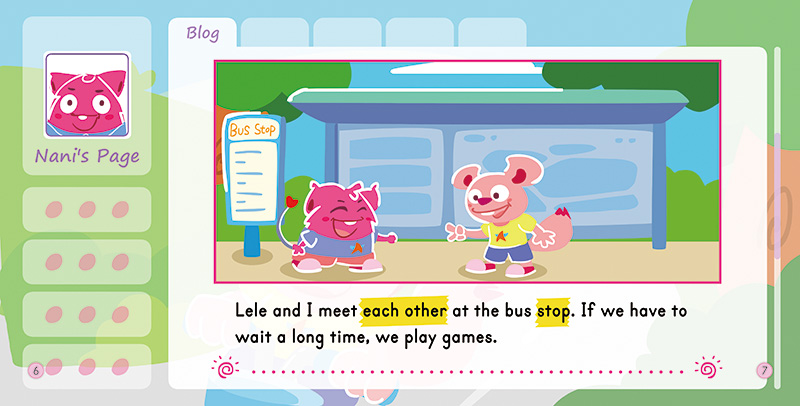Image resolution: width=800 pixels, height=406 pixels.
Task: Open the bus stop blog picture
Action: tap(468, 172)
